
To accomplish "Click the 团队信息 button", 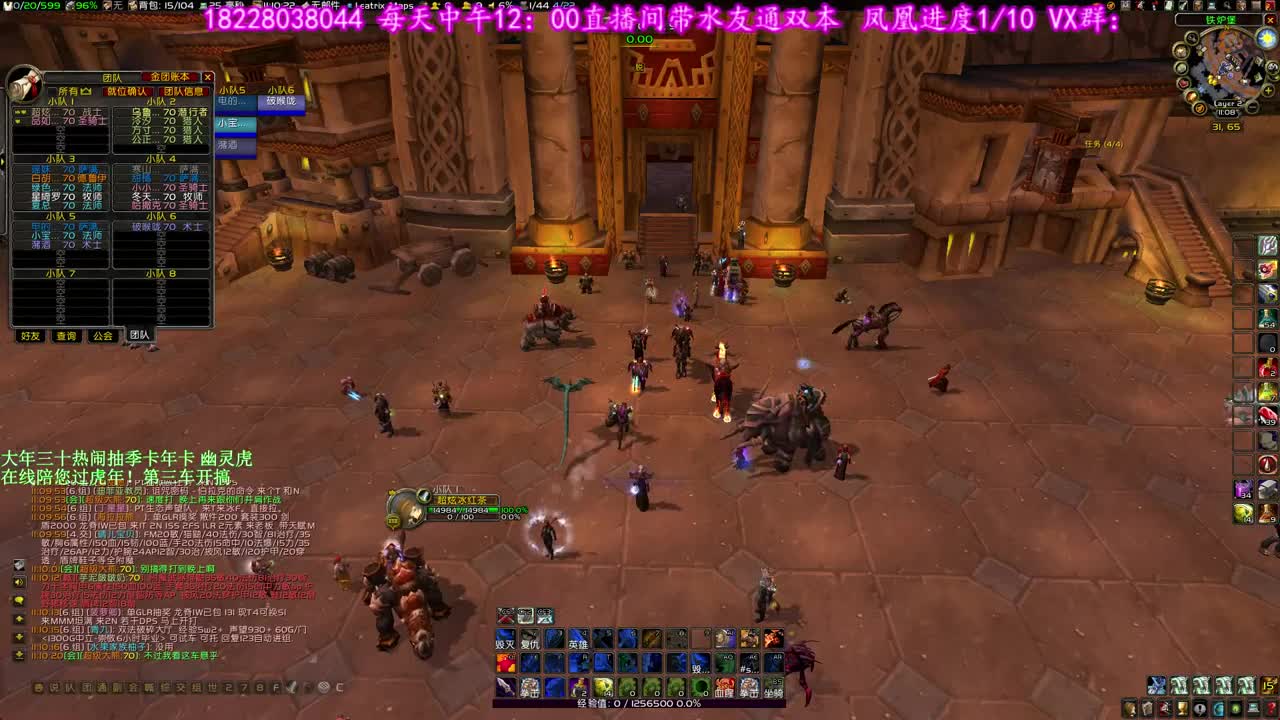I will pos(185,90).
